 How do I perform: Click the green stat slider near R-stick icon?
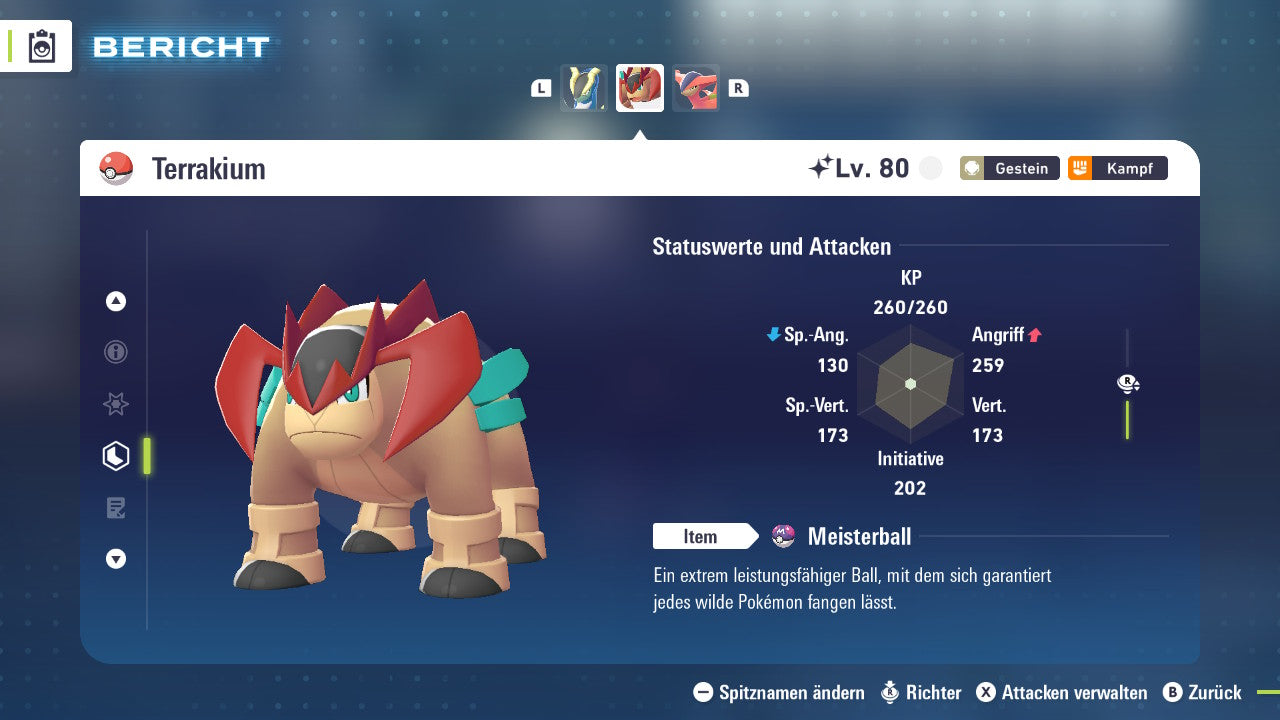click(x=1130, y=420)
